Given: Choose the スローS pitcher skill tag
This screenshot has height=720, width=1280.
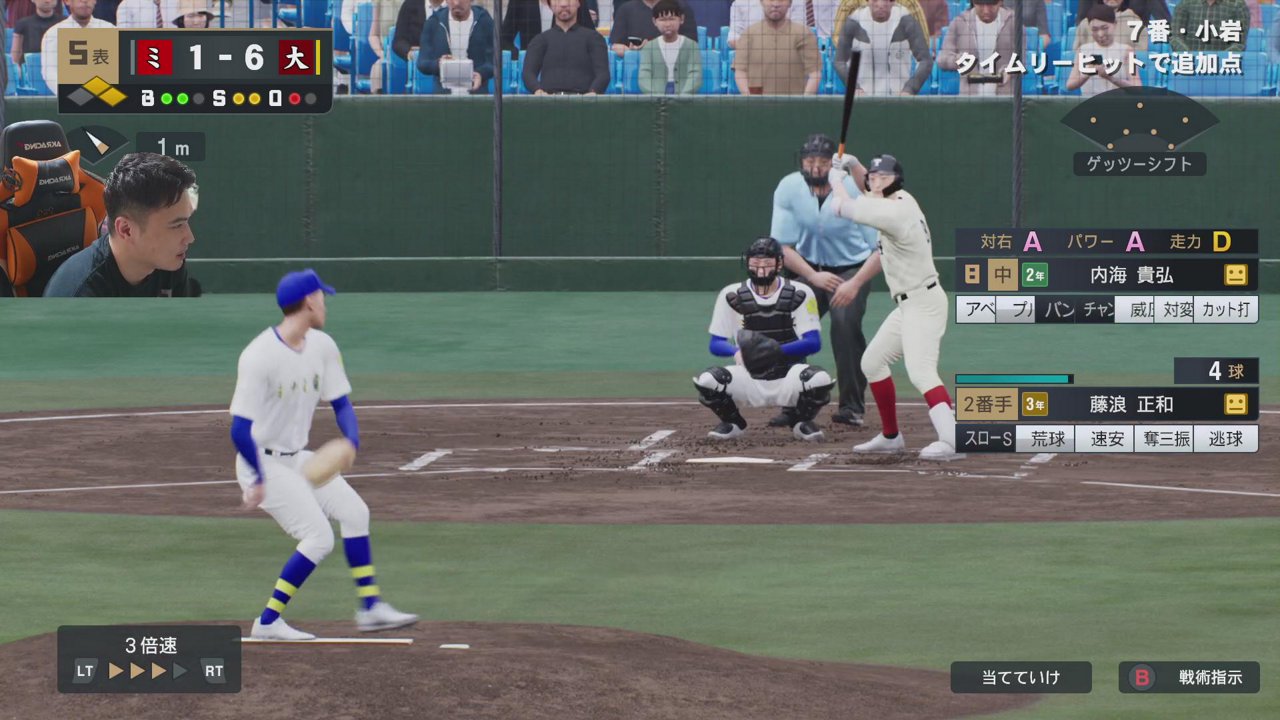Looking at the screenshot, I should pos(986,439).
